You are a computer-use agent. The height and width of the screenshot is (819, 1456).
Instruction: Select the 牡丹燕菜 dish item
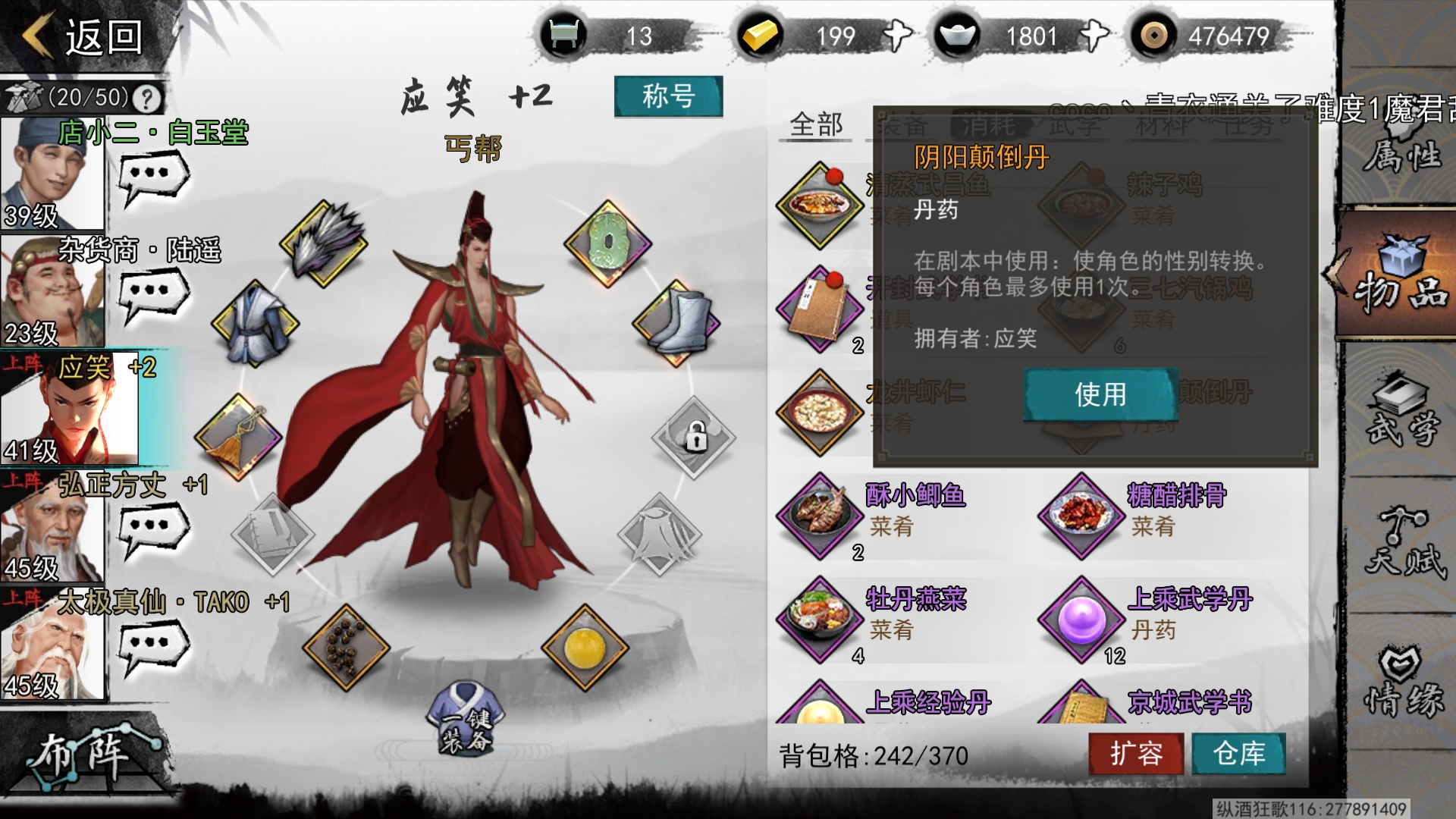tap(821, 619)
